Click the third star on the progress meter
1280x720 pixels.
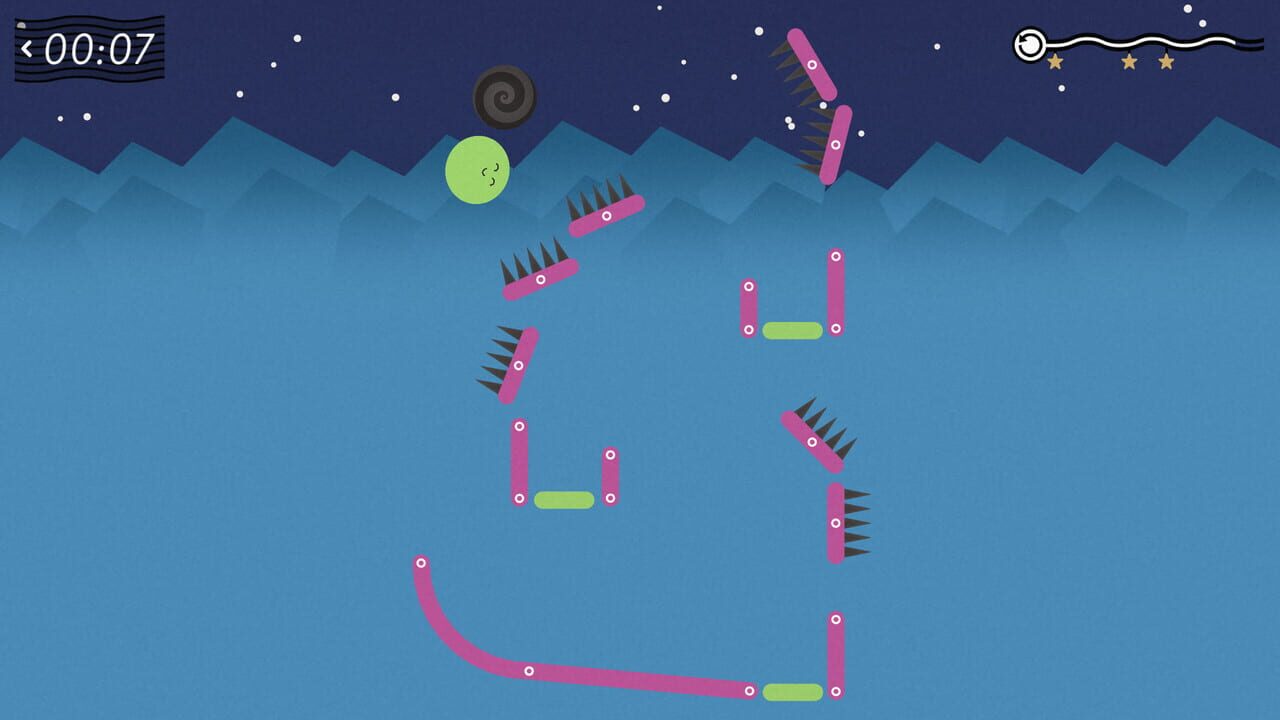tap(1166, 61)
